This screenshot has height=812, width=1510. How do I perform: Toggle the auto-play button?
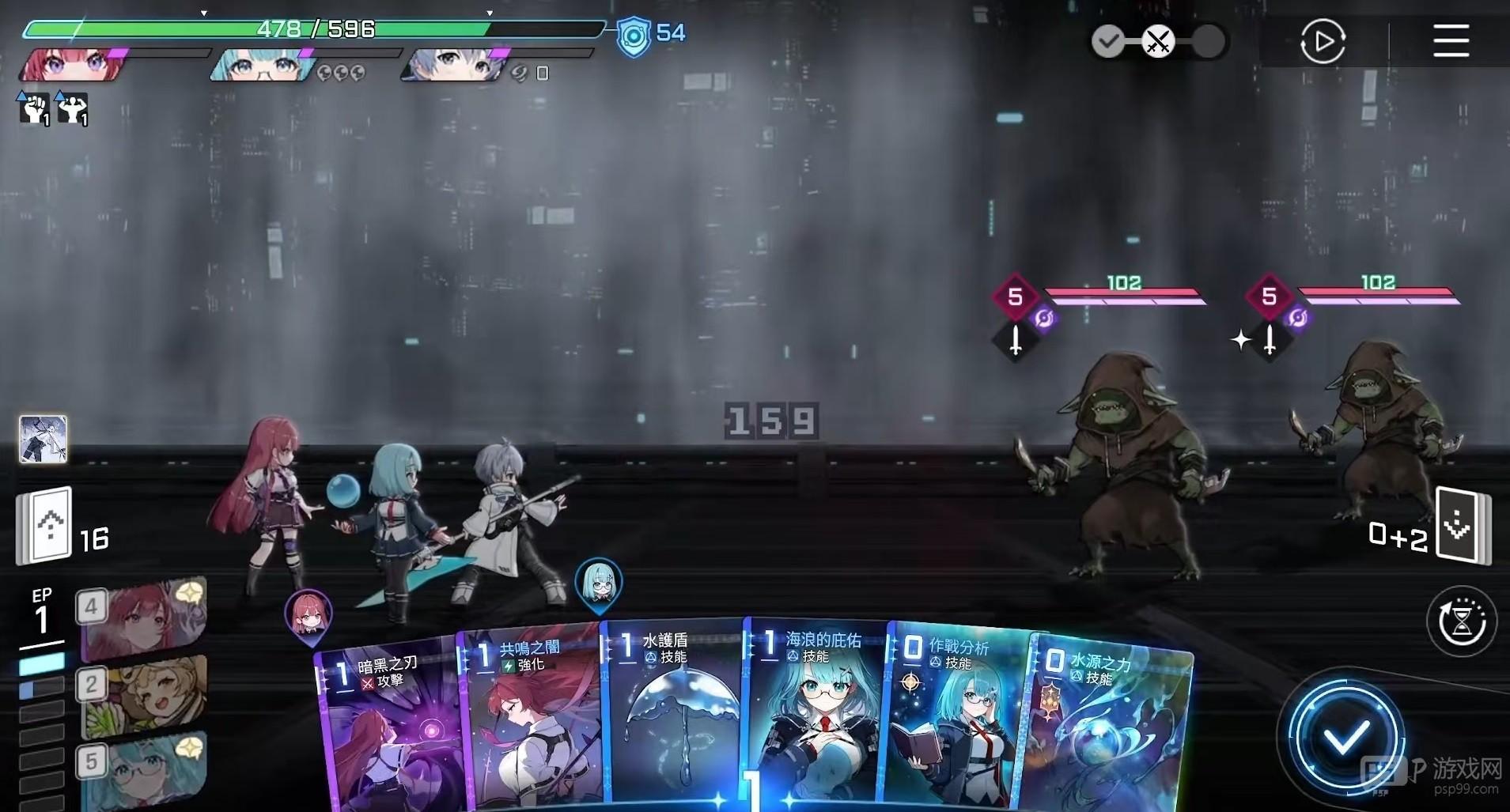pyautogui.click(x=1323, y=41)
